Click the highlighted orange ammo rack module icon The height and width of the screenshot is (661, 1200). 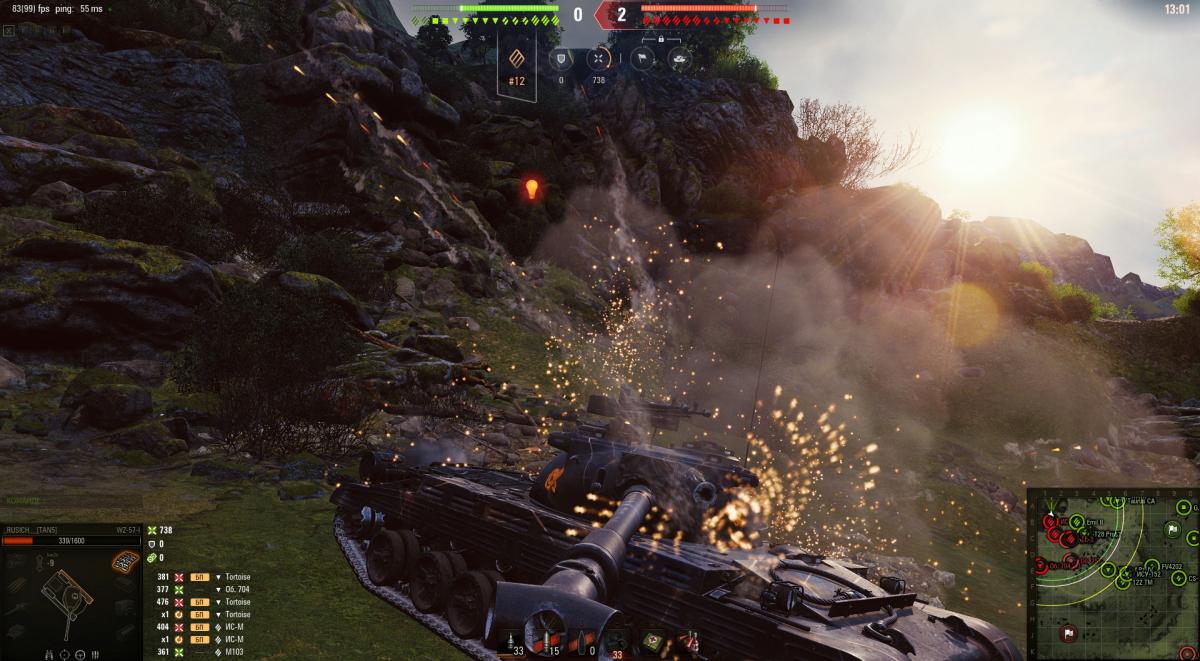point(124,562)
